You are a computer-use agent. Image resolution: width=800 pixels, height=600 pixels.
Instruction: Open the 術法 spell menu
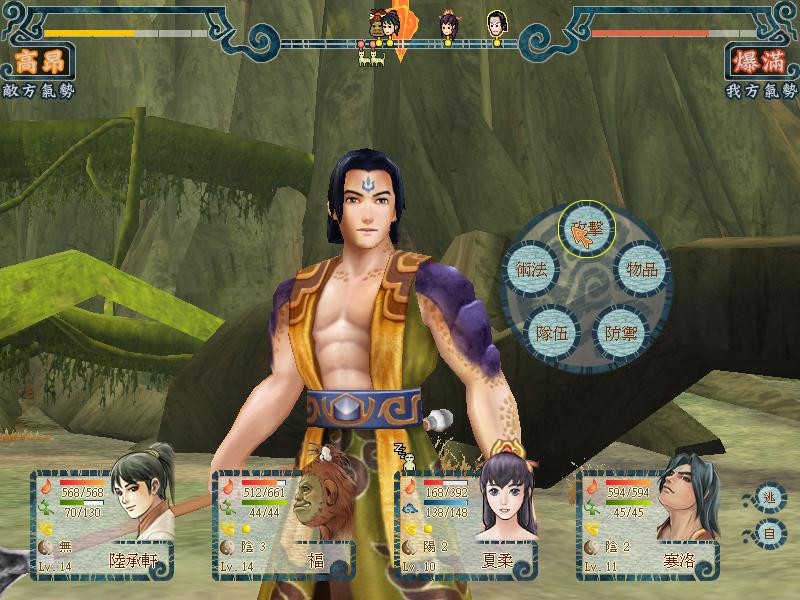pos(530,269)
